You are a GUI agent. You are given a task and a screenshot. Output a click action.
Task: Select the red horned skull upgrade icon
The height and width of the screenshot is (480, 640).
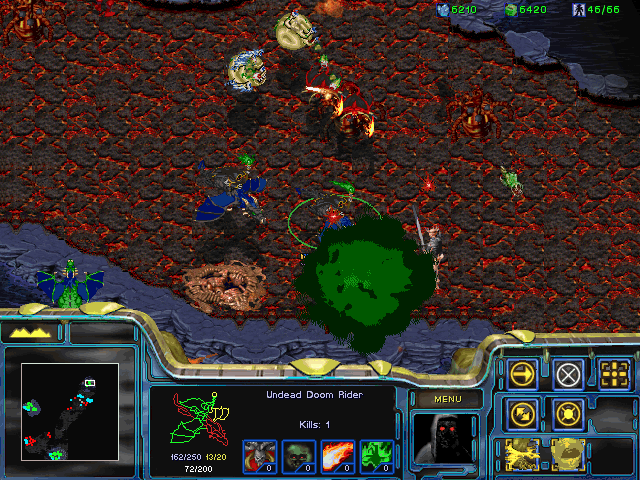258,454
